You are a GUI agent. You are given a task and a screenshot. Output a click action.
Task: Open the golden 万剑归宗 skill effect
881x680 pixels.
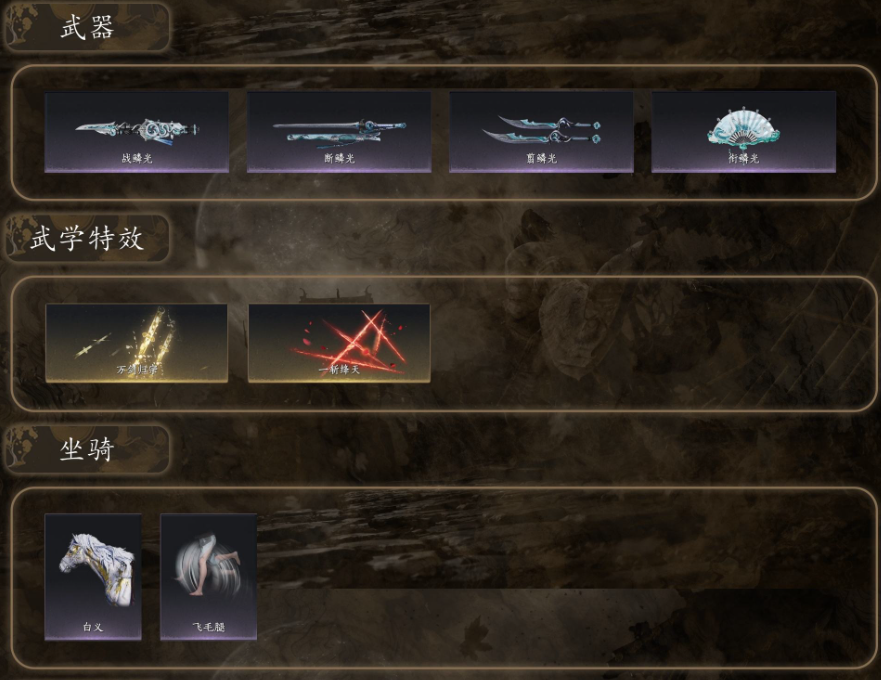coord(136,343)
